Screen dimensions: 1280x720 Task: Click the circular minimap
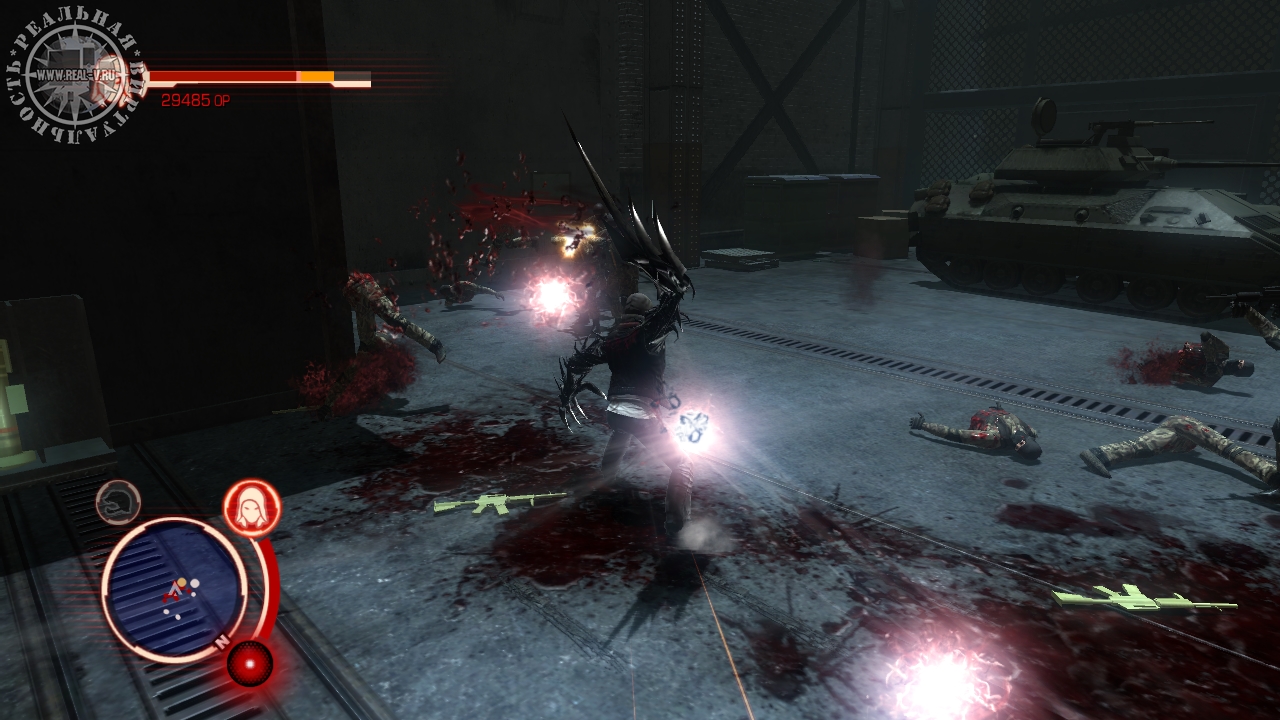(x=173, y=589)
